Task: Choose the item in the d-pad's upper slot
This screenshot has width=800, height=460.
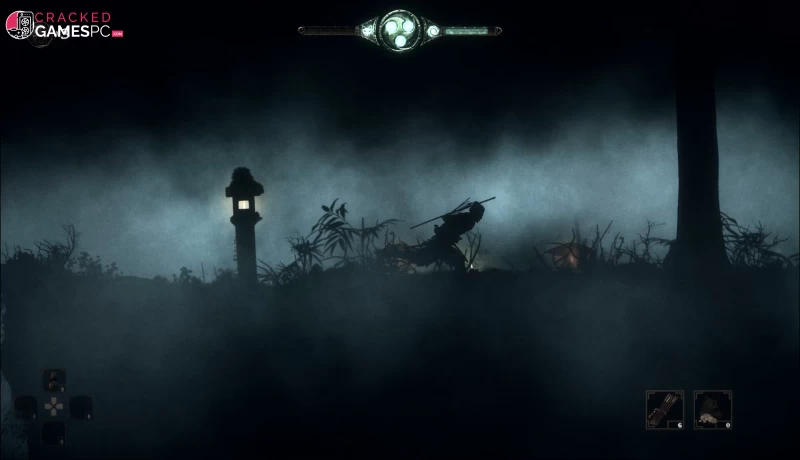Action: pyautogui.click(x=54, y=380)
